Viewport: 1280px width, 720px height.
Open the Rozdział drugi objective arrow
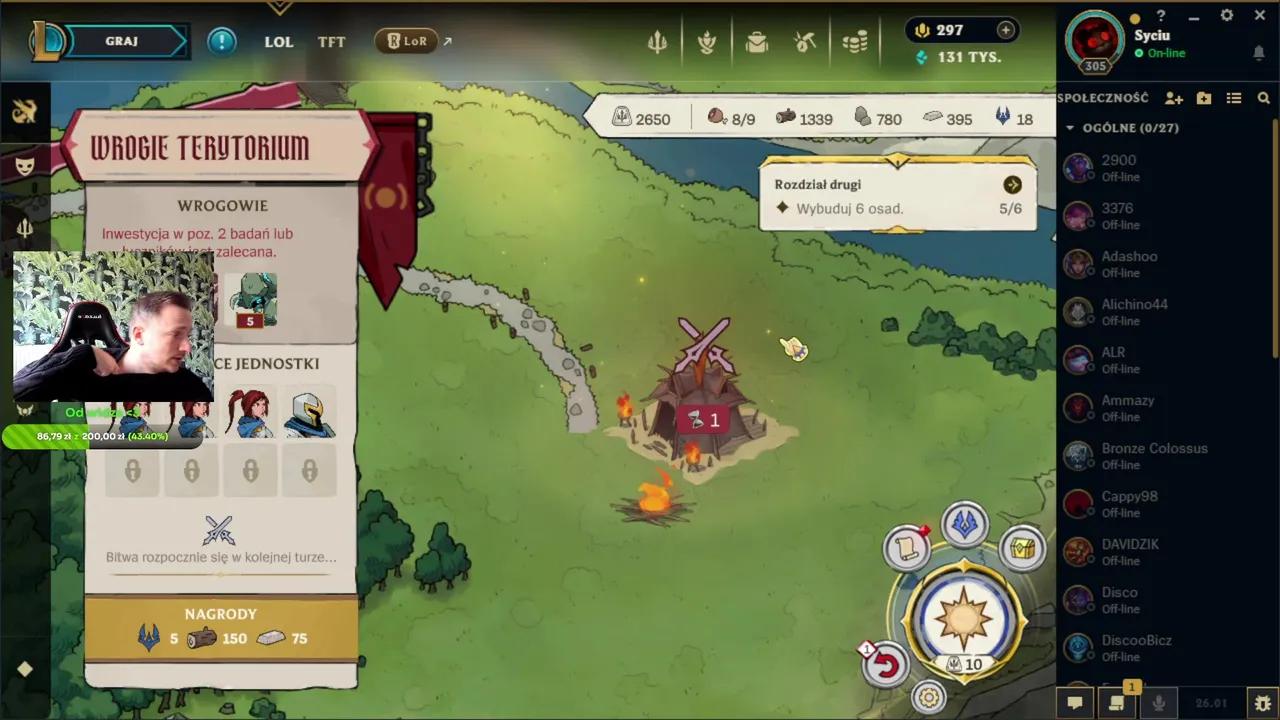tap(1012, 185)
